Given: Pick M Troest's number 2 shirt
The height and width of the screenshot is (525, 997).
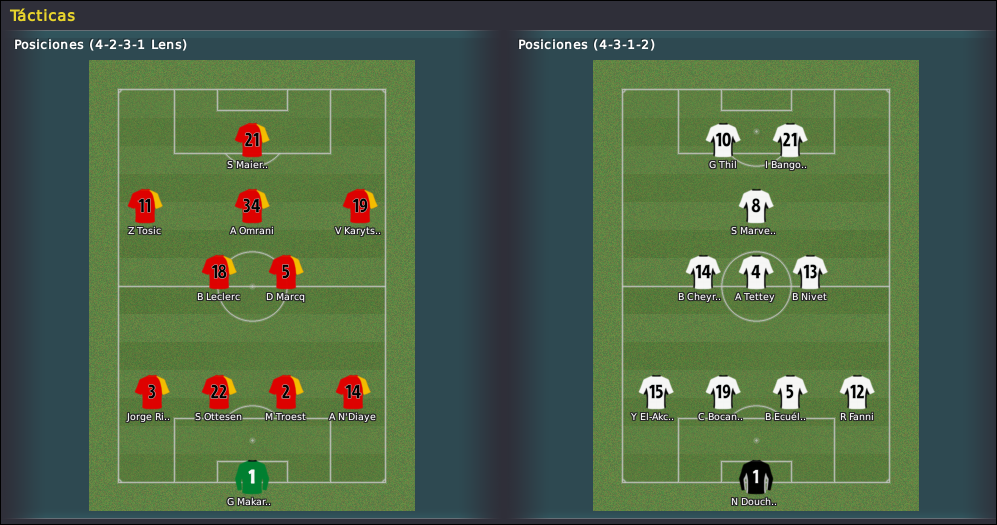Looking at the screenshot, I should 286,392.
